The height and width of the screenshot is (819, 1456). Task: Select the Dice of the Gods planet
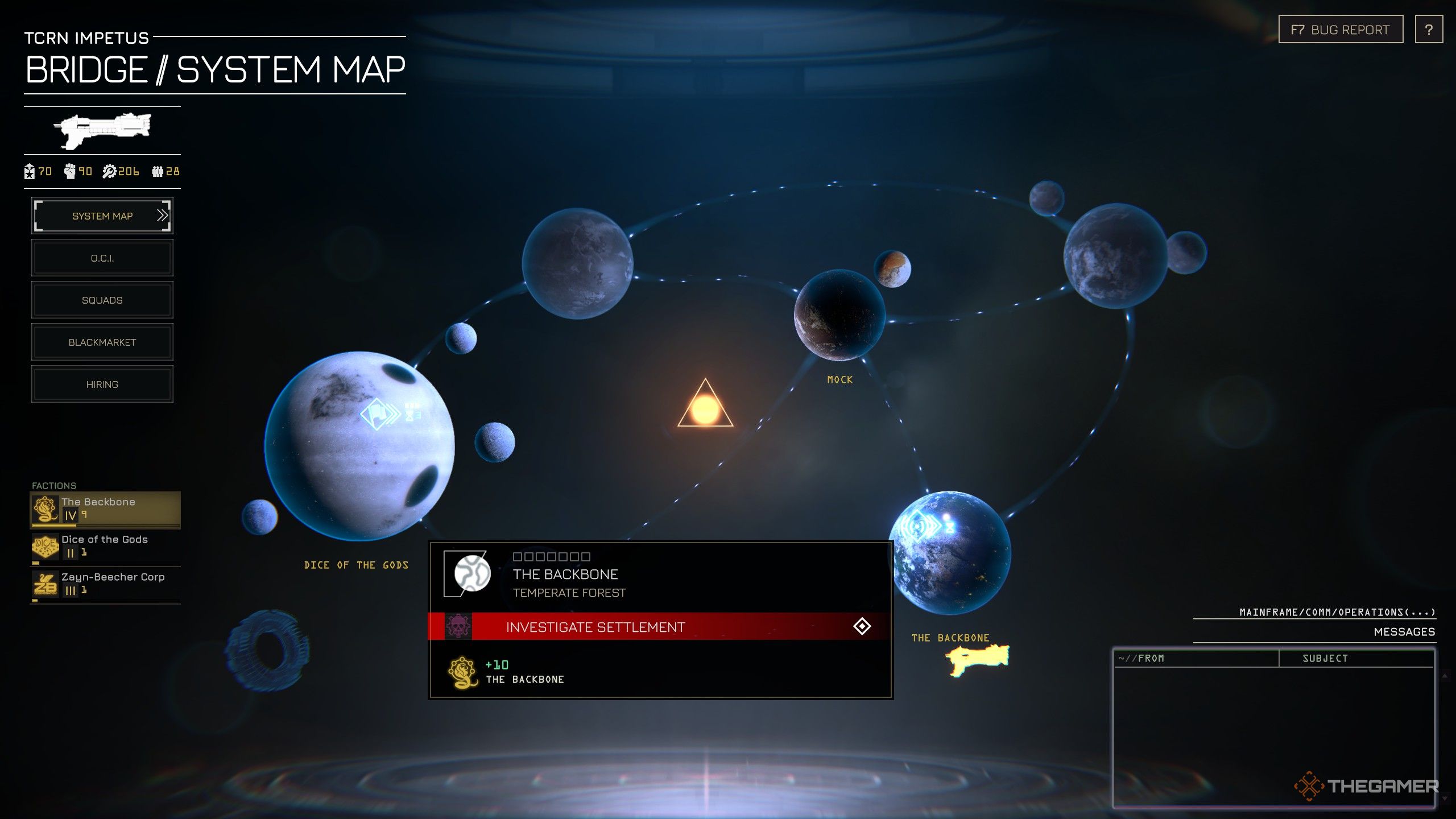point(359,446)
